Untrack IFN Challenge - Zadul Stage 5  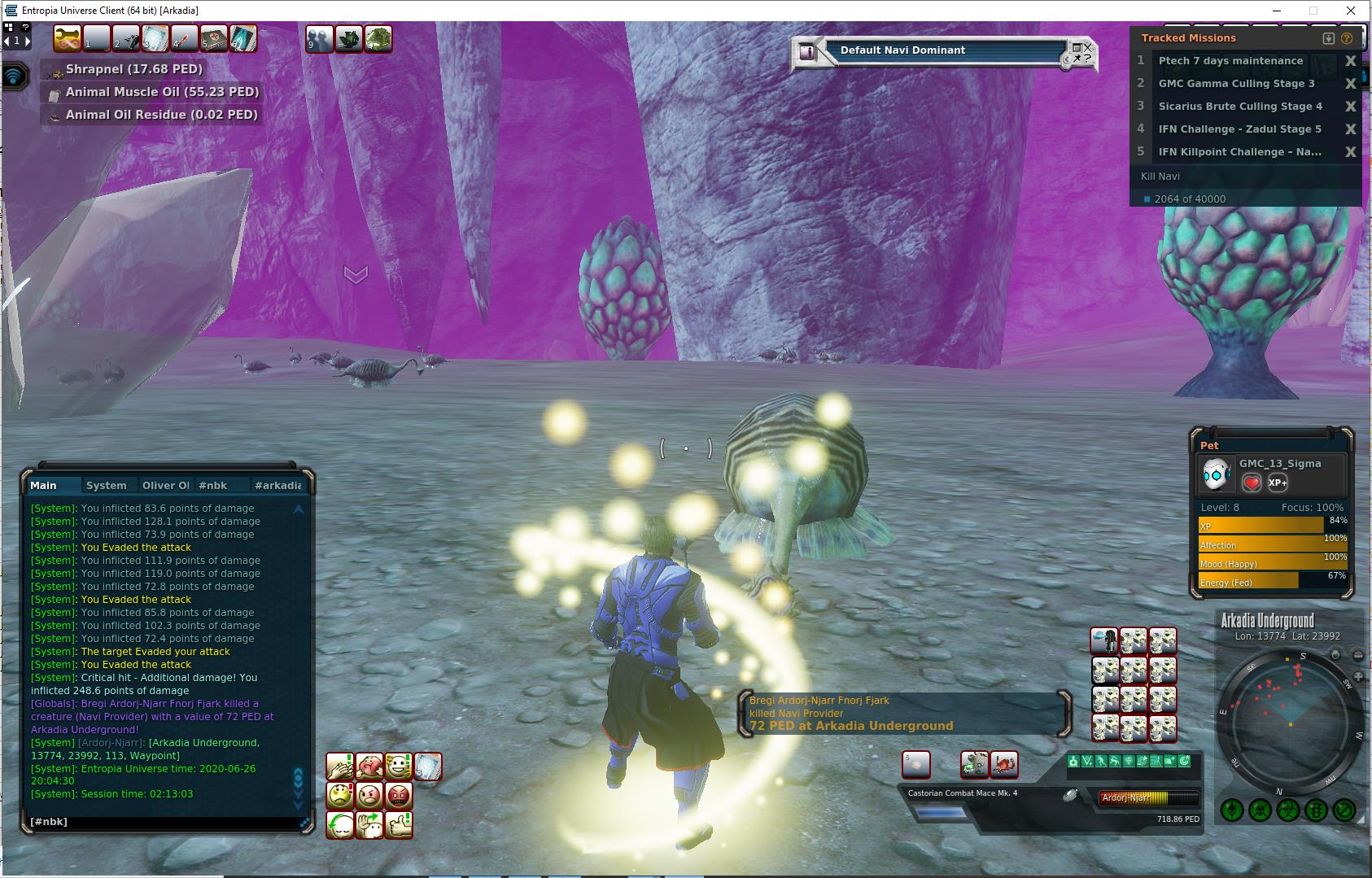coord(1350,129)
